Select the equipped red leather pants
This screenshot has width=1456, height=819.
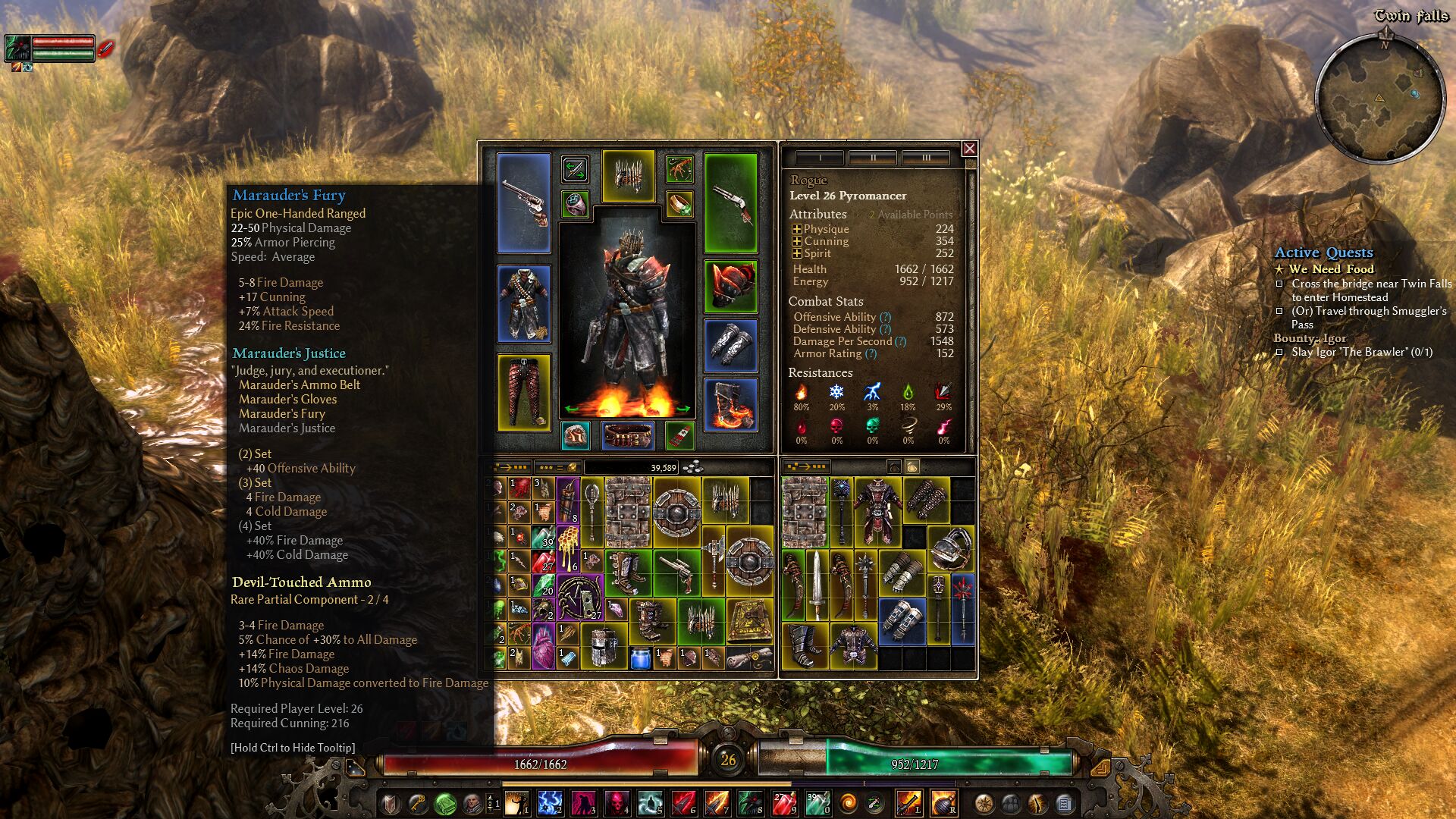523,391
